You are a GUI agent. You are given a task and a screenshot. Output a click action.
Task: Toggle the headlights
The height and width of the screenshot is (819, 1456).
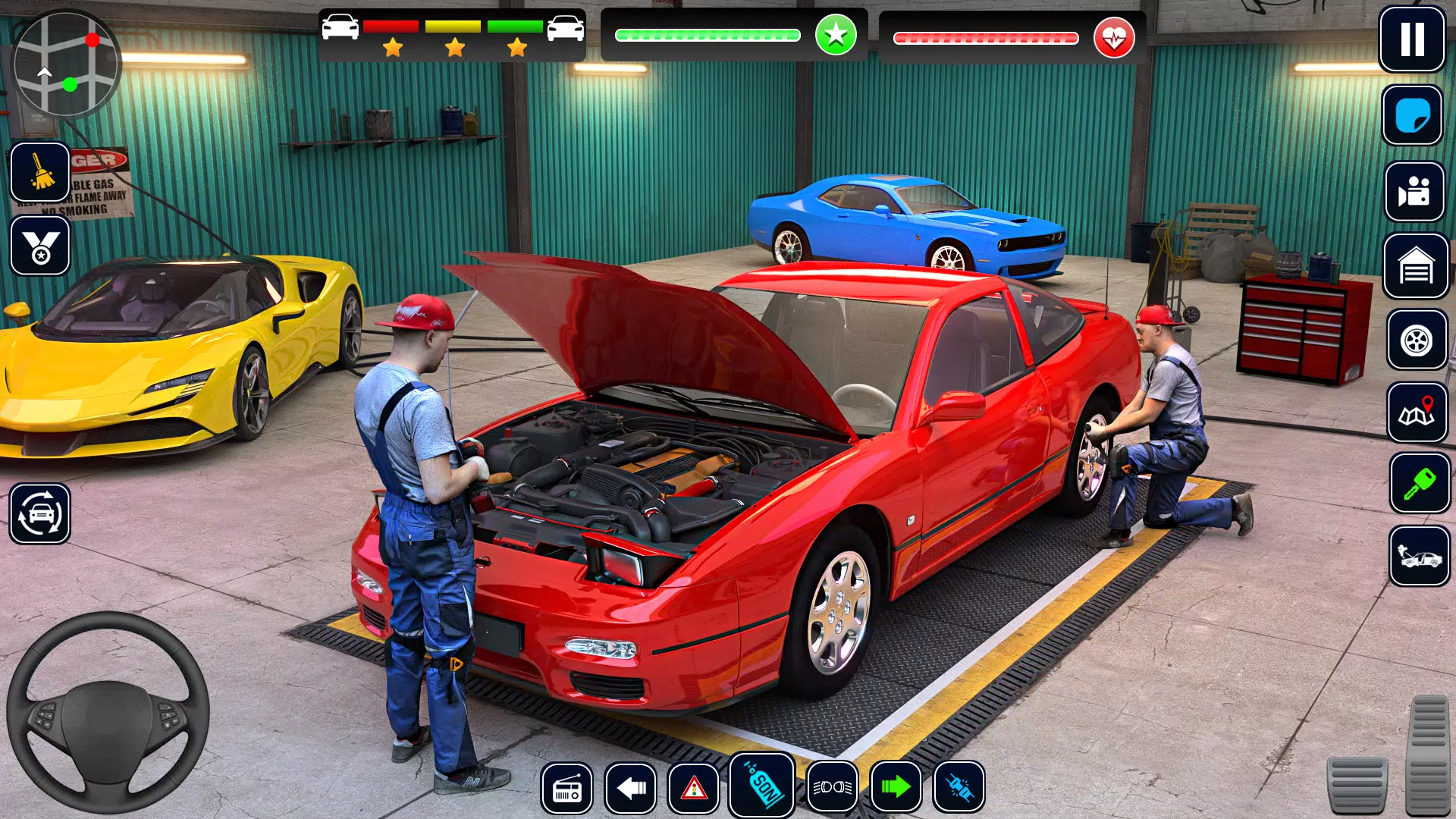tap(833, 788)
